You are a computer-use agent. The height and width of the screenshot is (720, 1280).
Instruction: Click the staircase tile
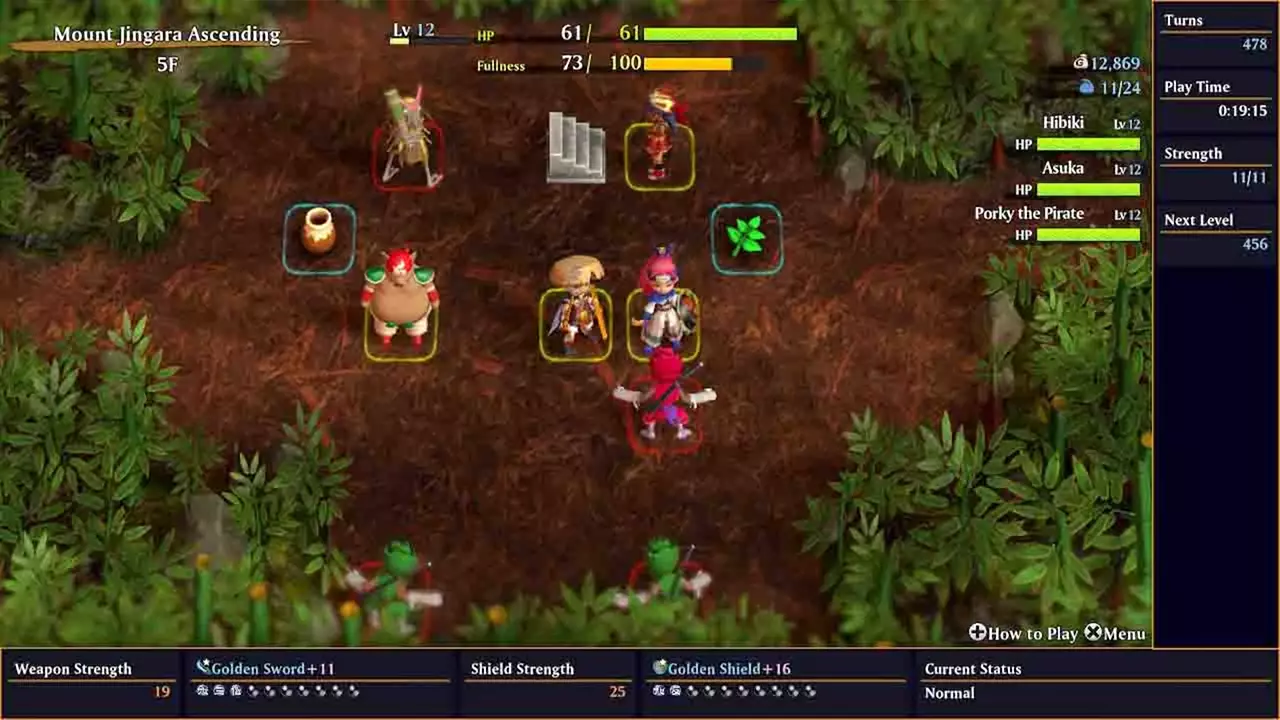click(577, 146)
